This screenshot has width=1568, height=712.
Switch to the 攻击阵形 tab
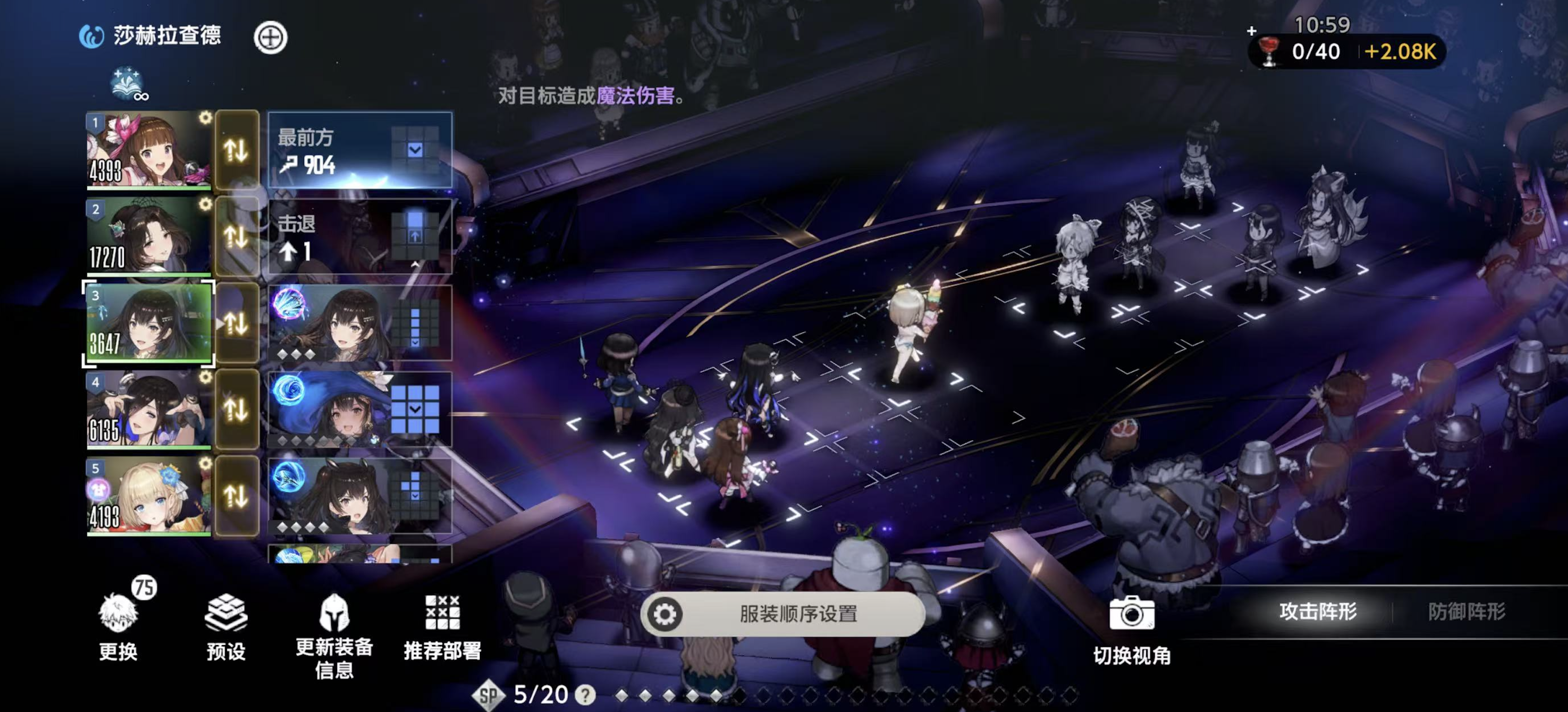pyautogui.click(x=1318, y=612)
